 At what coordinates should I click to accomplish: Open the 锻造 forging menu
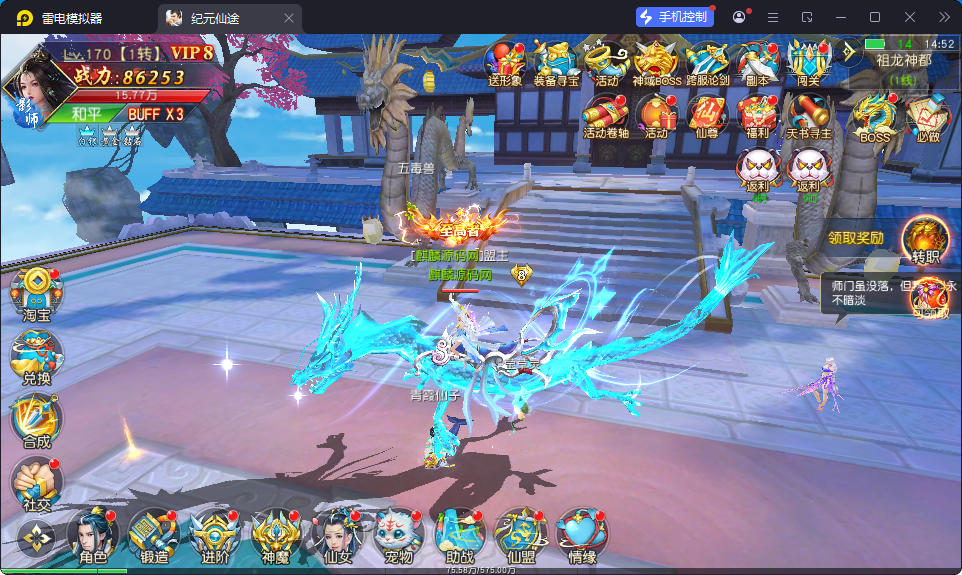[x=154, y=535]
